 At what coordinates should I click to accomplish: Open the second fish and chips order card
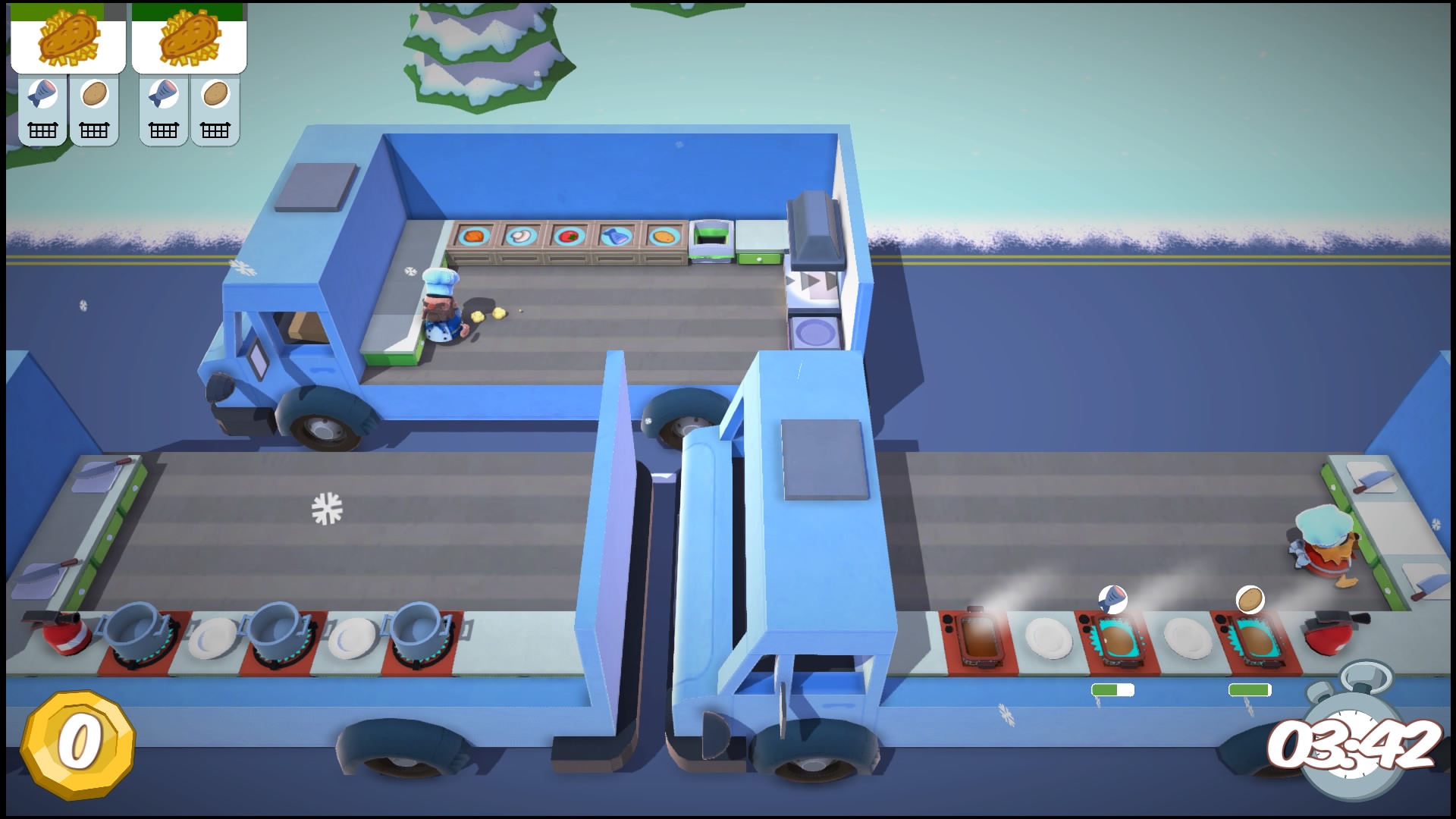point(188,43)
